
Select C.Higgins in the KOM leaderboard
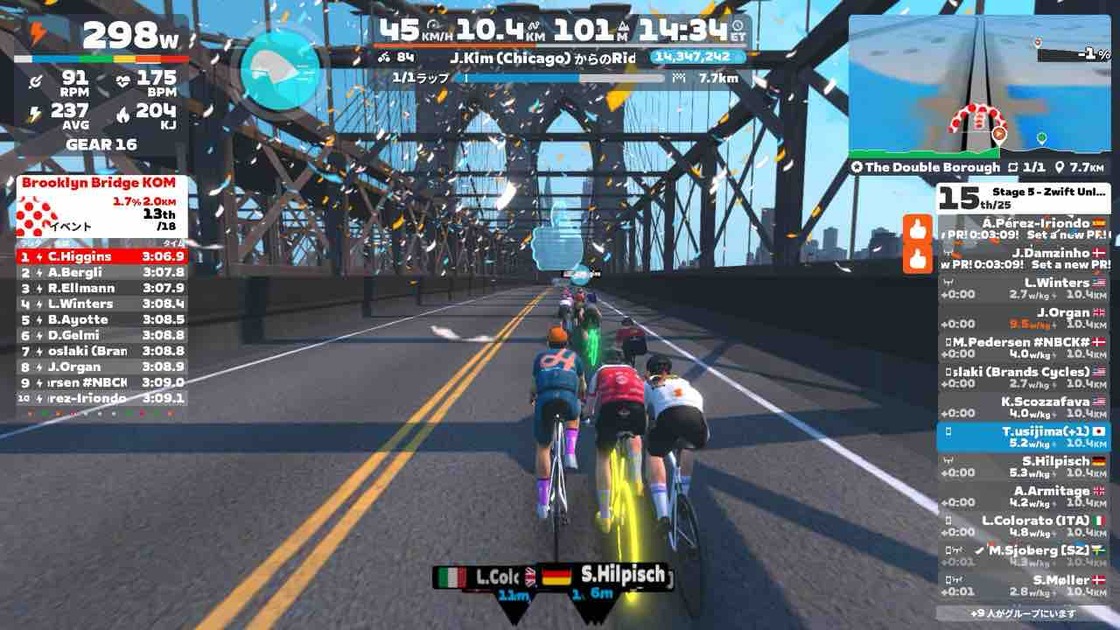[102, 256]
